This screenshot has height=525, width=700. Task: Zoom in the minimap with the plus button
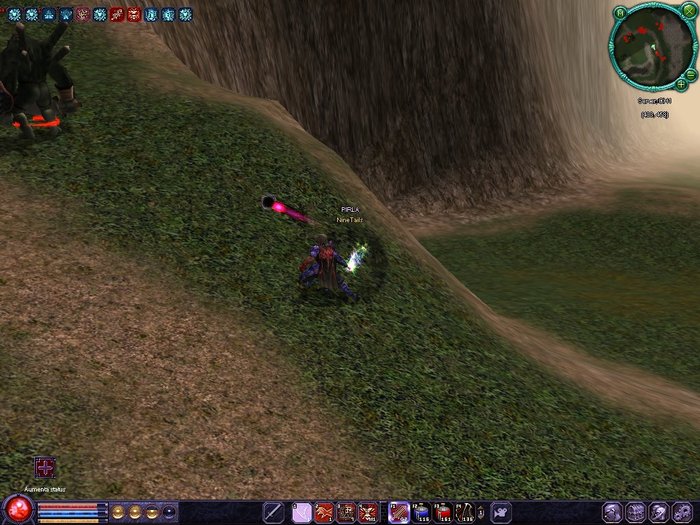pos(680,83)
